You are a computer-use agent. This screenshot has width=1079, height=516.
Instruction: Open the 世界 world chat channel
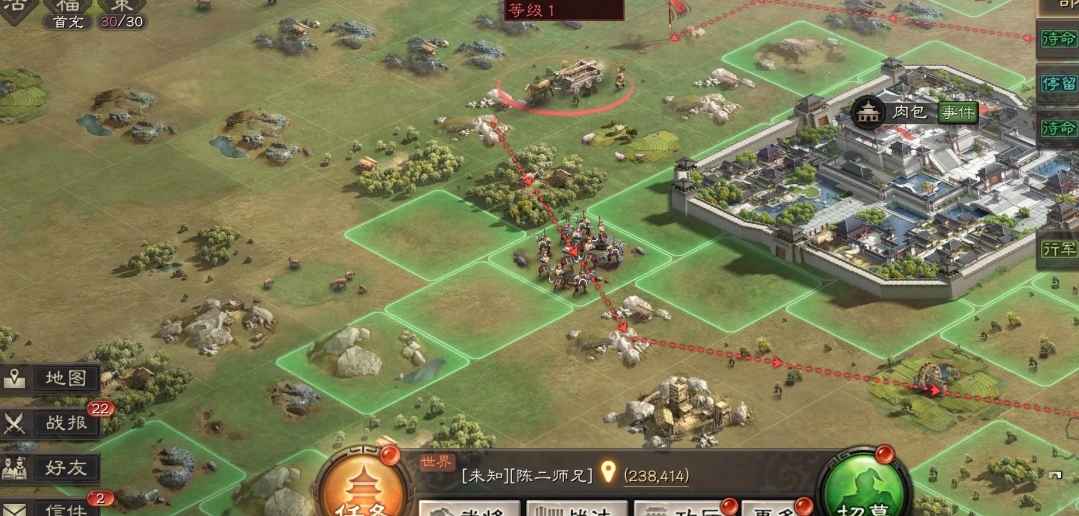(436, 462)
